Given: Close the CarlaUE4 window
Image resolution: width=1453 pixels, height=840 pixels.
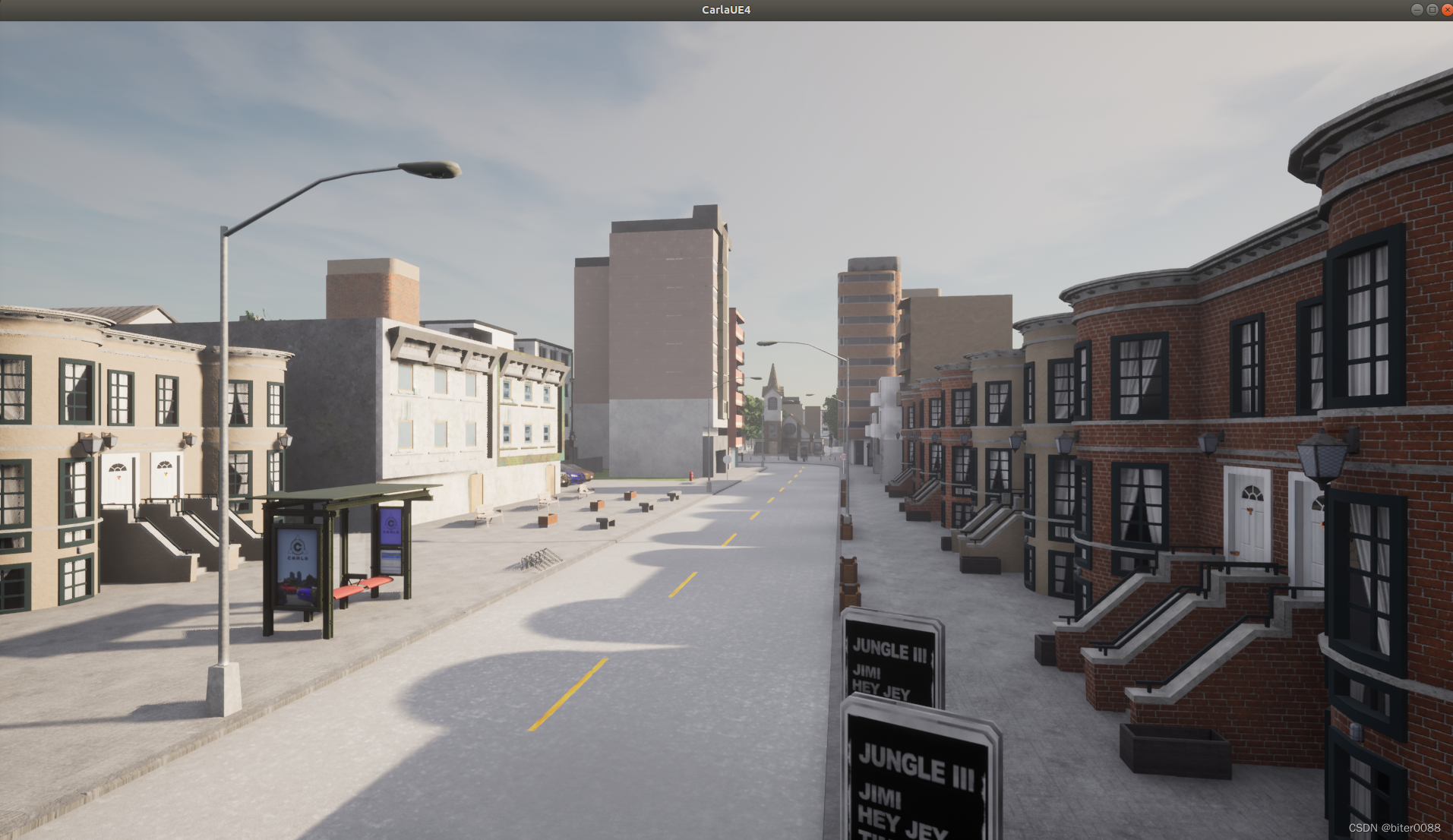Looking at the screenshot, I should point(1447,10).
